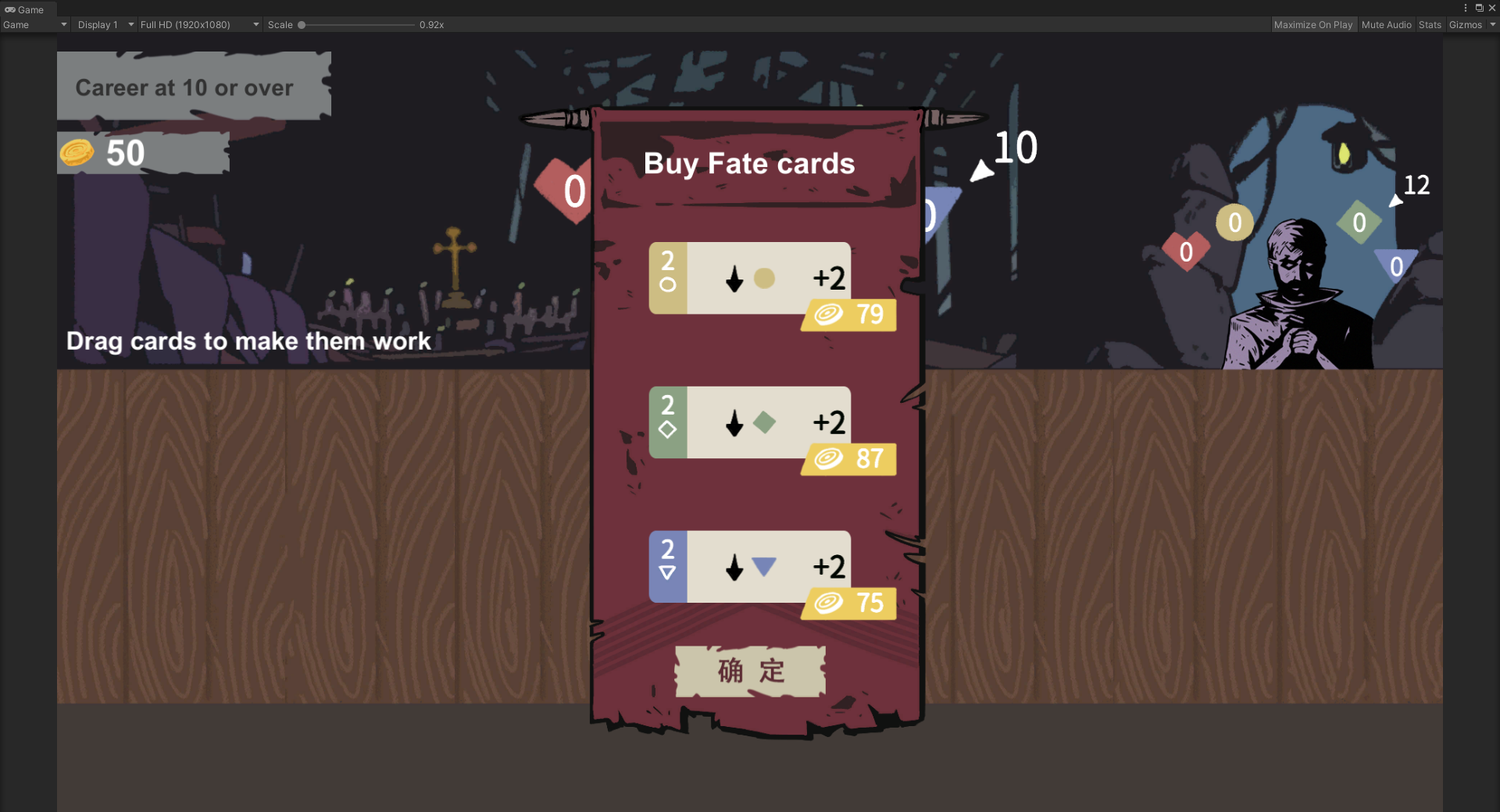Buy the blue triangle fate card for 75
The height and width of the screenshot is (812, 1500).
coord(748,568)
